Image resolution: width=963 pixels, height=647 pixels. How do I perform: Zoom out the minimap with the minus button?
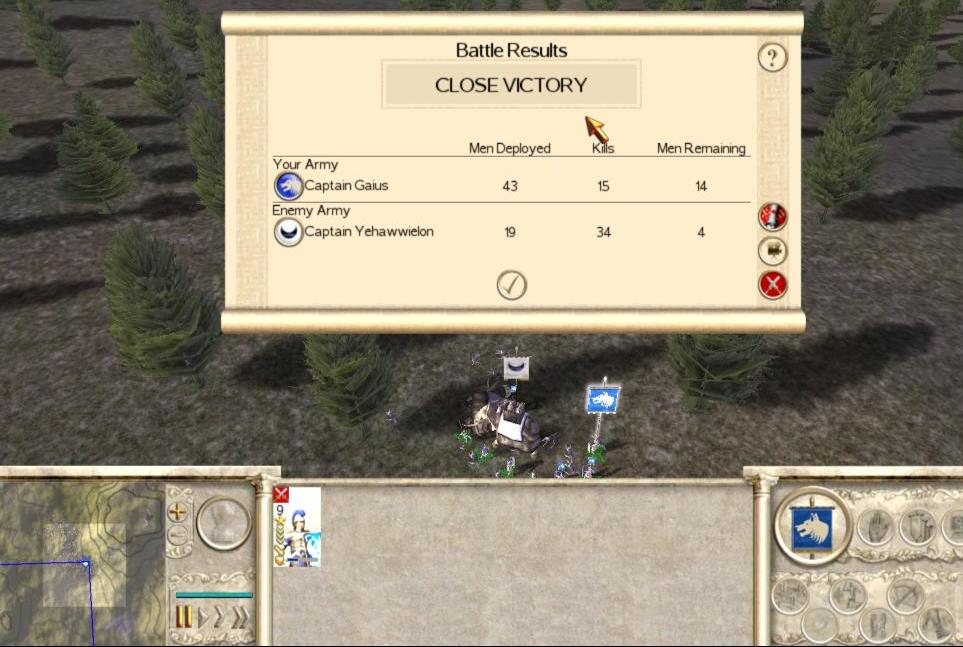click(x=178, y=535)
